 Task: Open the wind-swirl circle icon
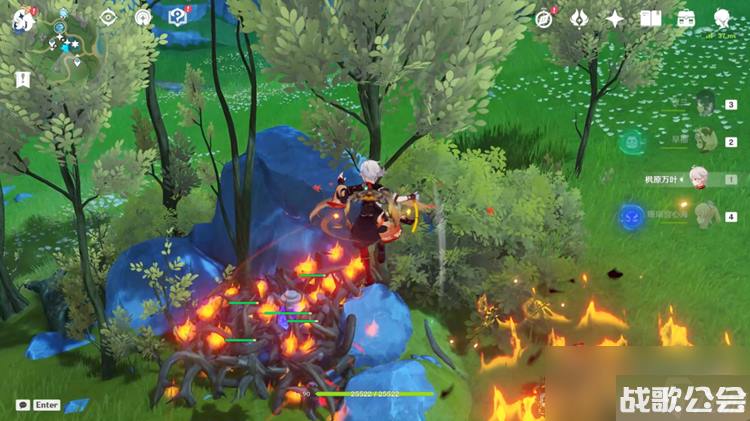coord(143,17)
